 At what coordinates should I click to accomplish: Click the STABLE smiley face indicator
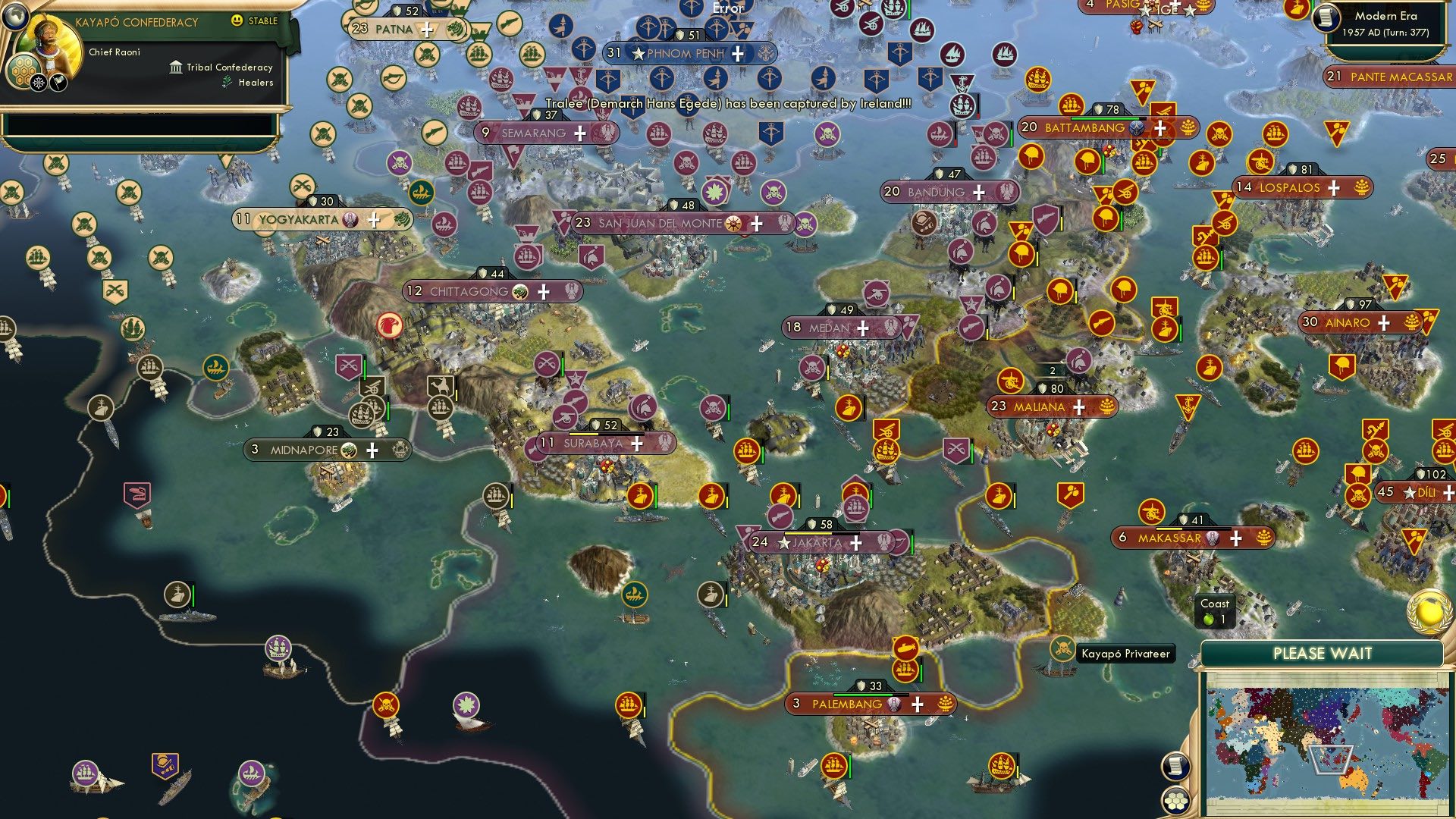click(236, 20)
